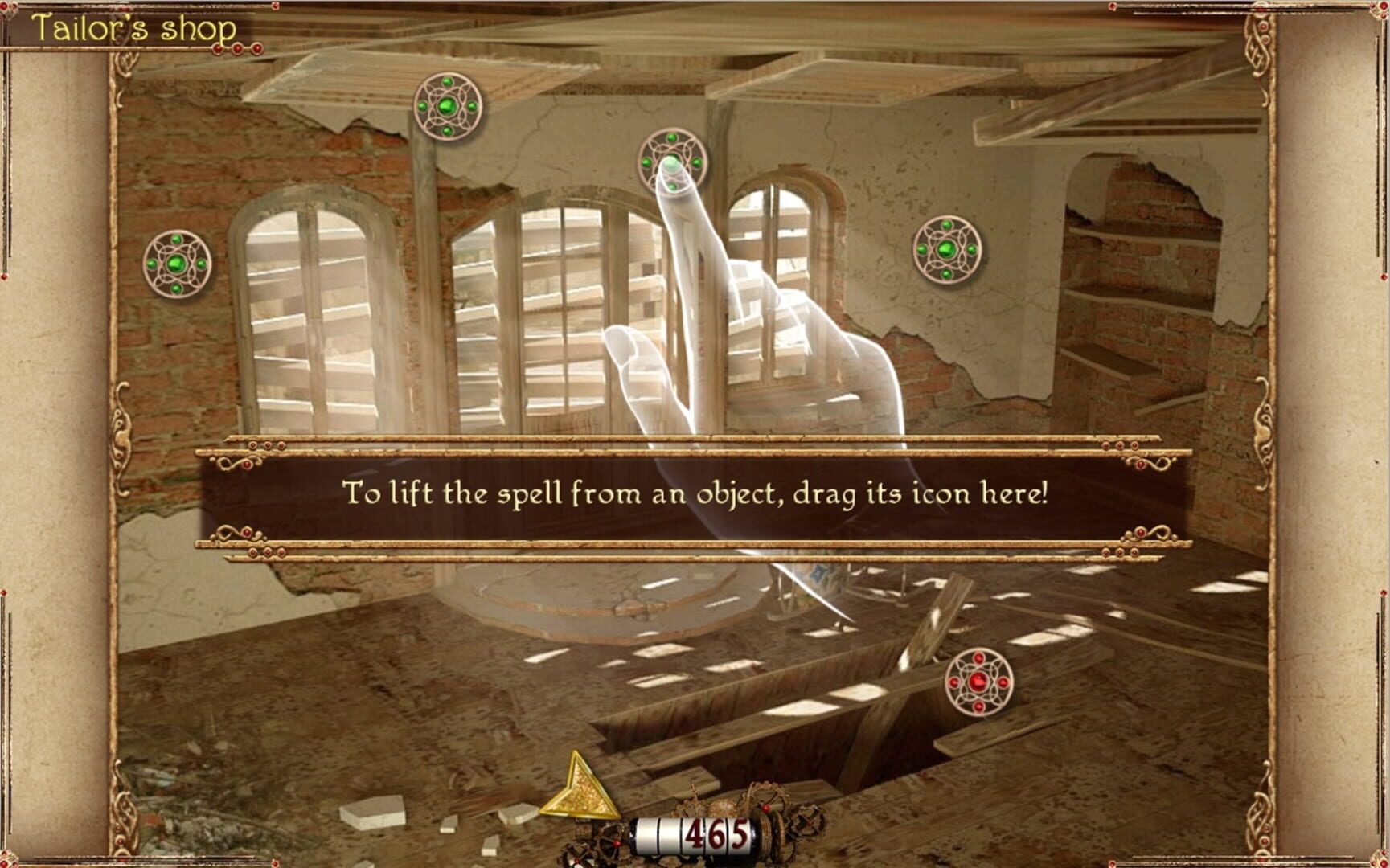Select the medallion the ghostly hand points at

pyautogui.click(x=672, y=162)
